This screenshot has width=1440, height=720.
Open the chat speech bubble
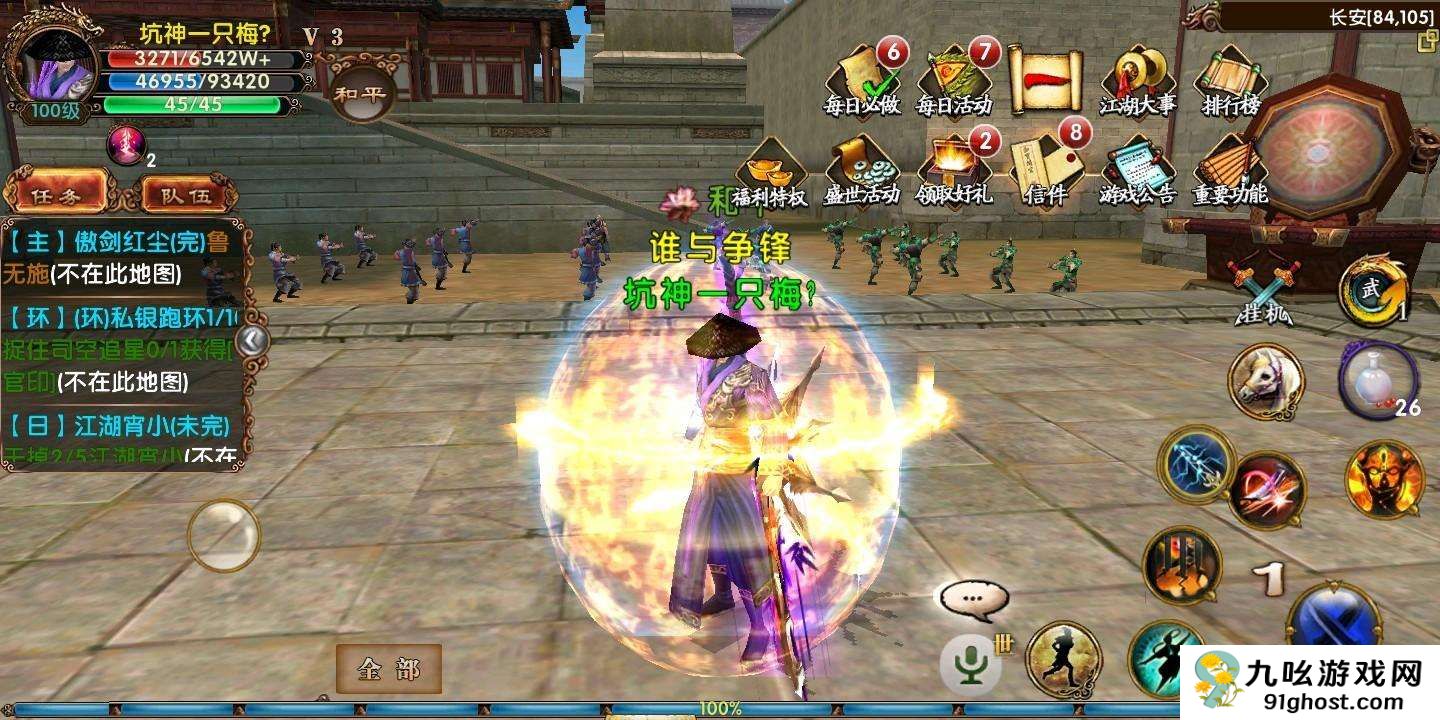pyautogui.click(x=972, y=599)
